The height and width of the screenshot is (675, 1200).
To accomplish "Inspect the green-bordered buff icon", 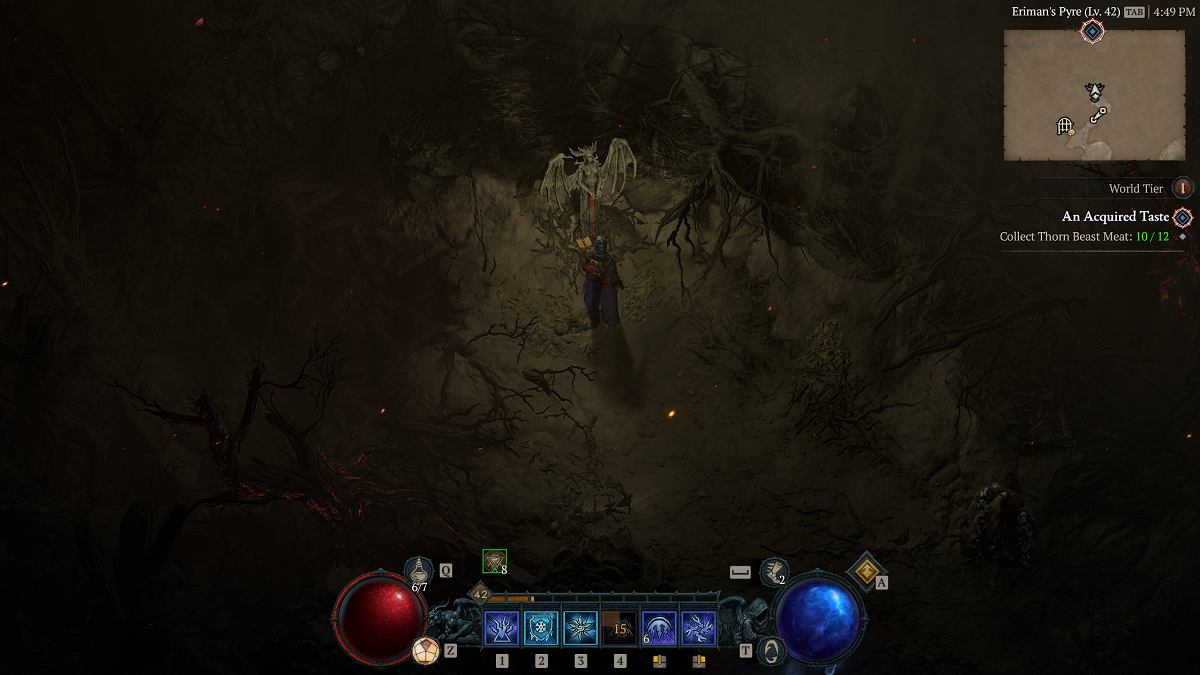I will click(x=494, y=562).
